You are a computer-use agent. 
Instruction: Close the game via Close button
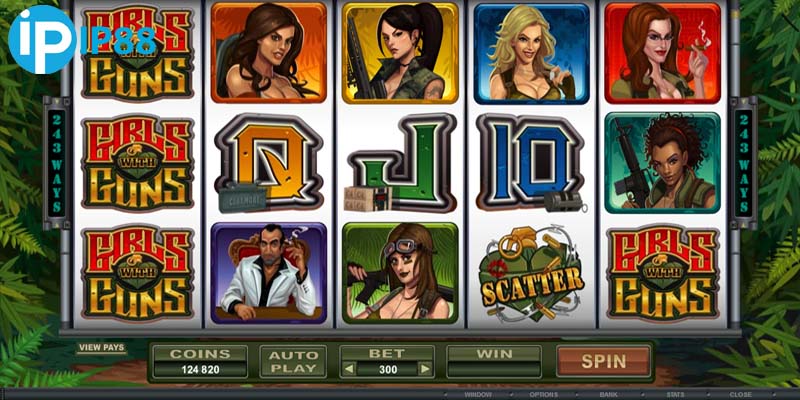[x=741, y=394]
